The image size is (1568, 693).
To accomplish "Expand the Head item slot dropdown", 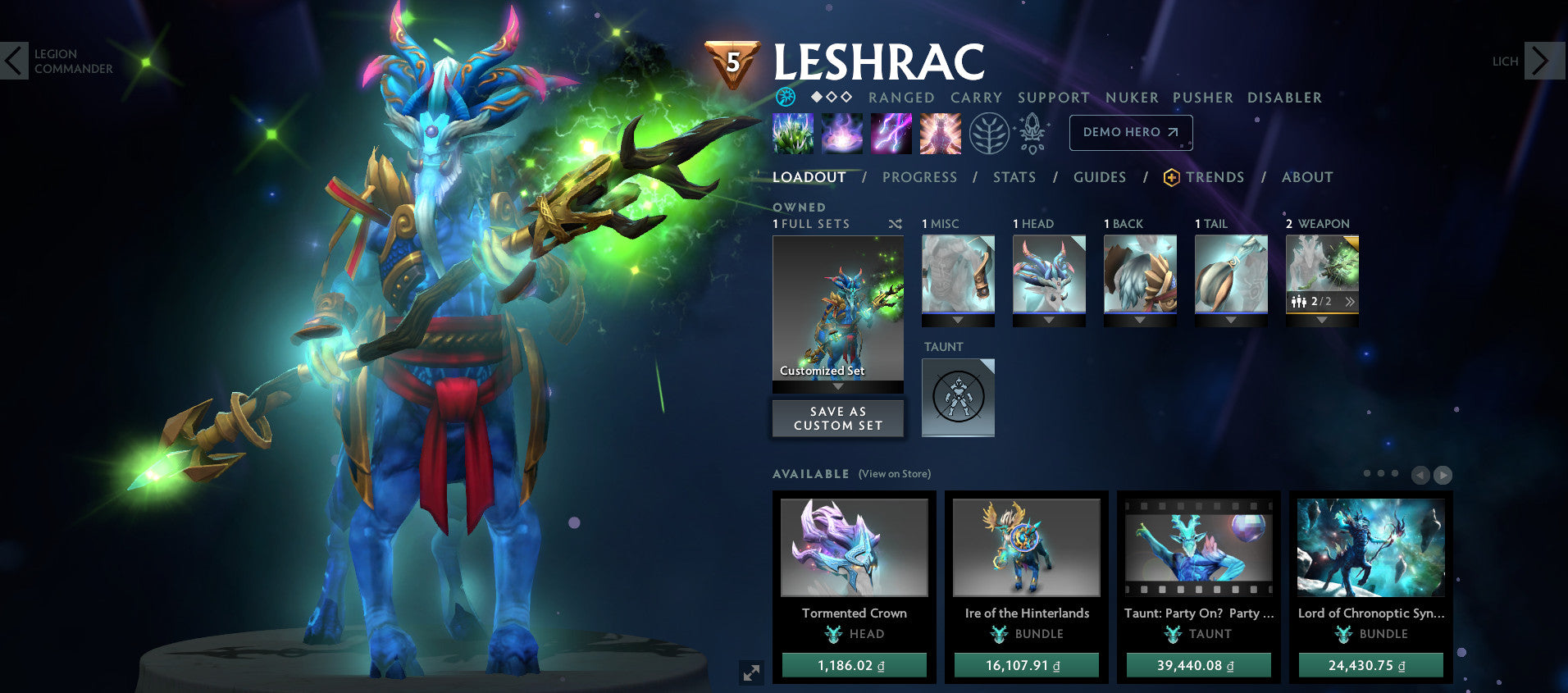I will (x=1050, y=318).
